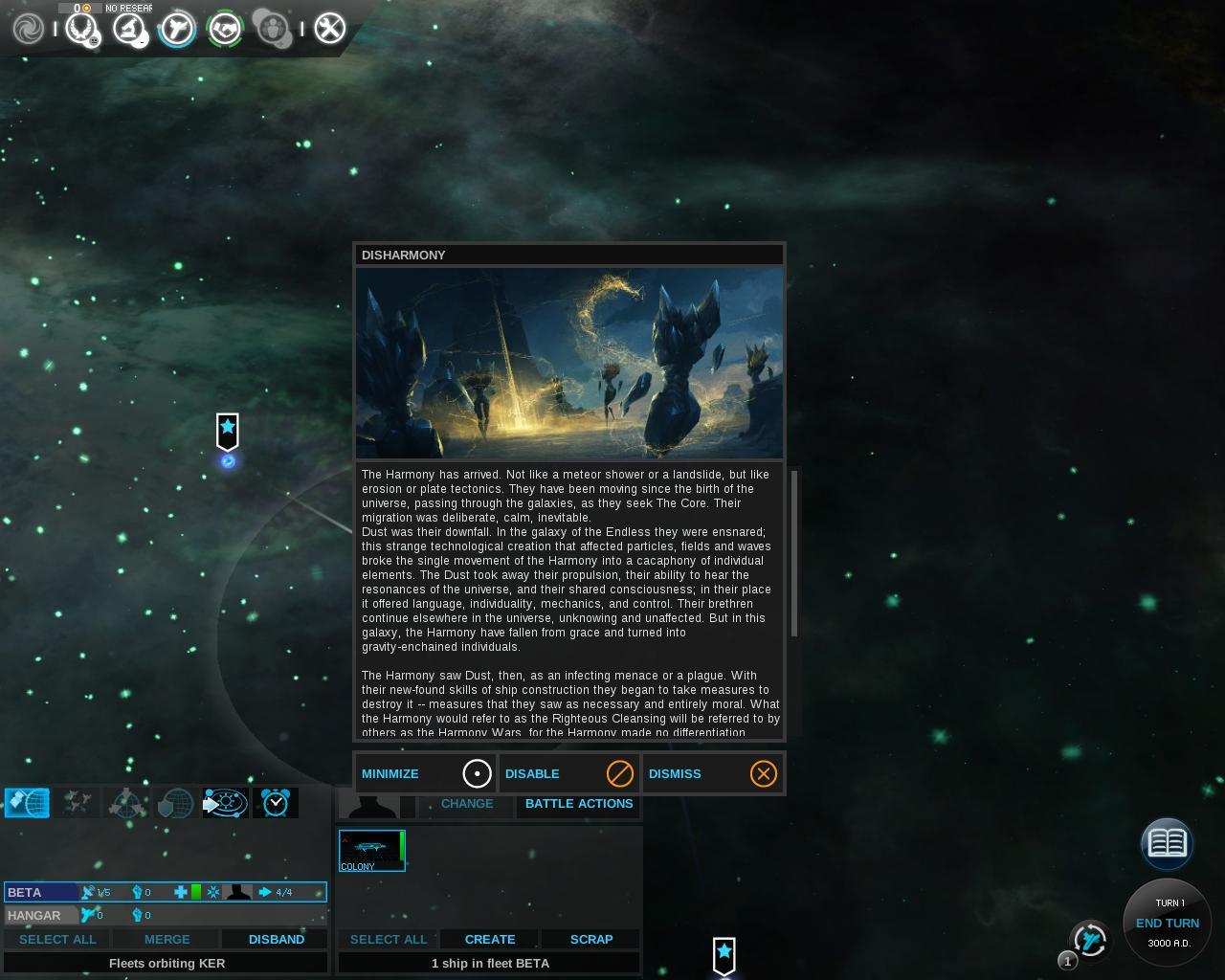Open the empire laurel wreath screen
The image size is (1225, 980).
80,29
